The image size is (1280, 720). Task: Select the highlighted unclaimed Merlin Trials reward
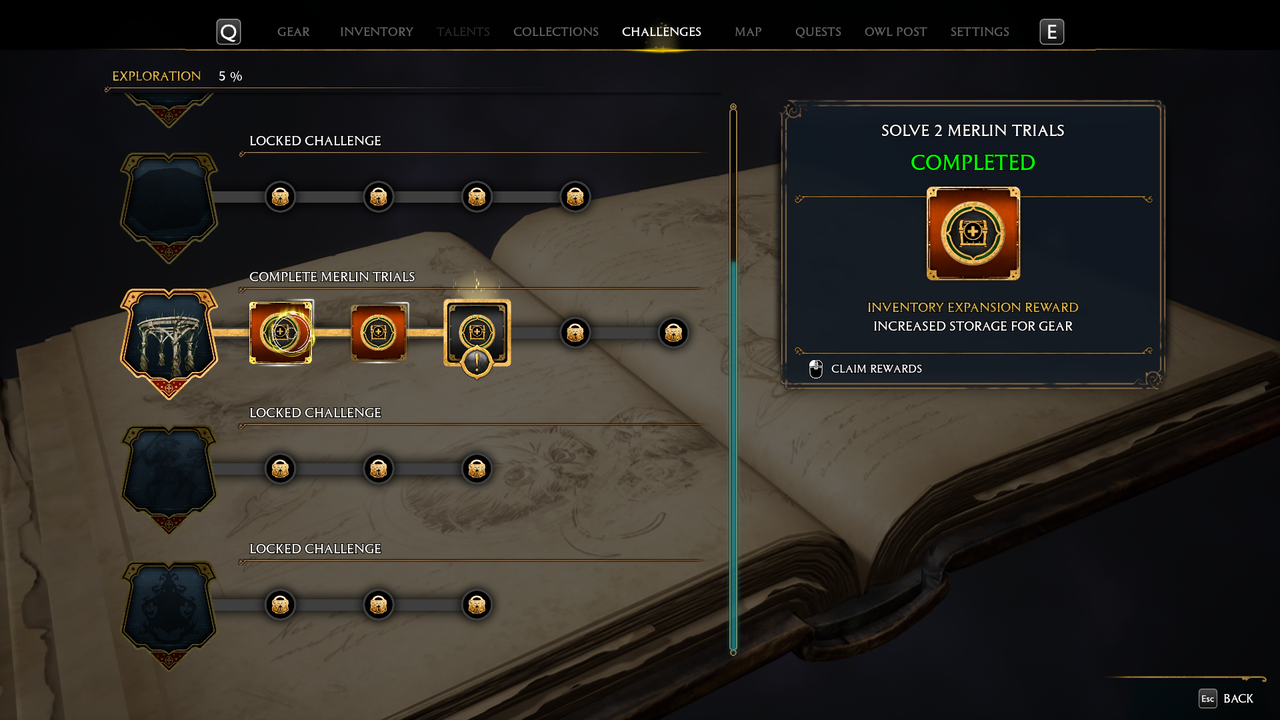pyautogui.click(x=477, y=331)
